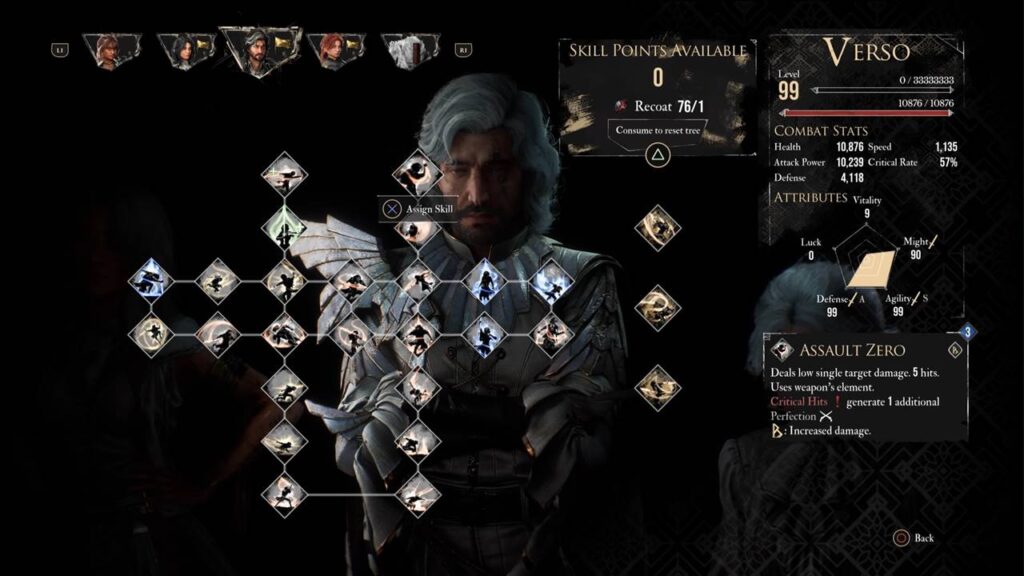1024x576 pixels.
Task: Select the bottom-right corner node of the connected skill tree
Action: 417,492
